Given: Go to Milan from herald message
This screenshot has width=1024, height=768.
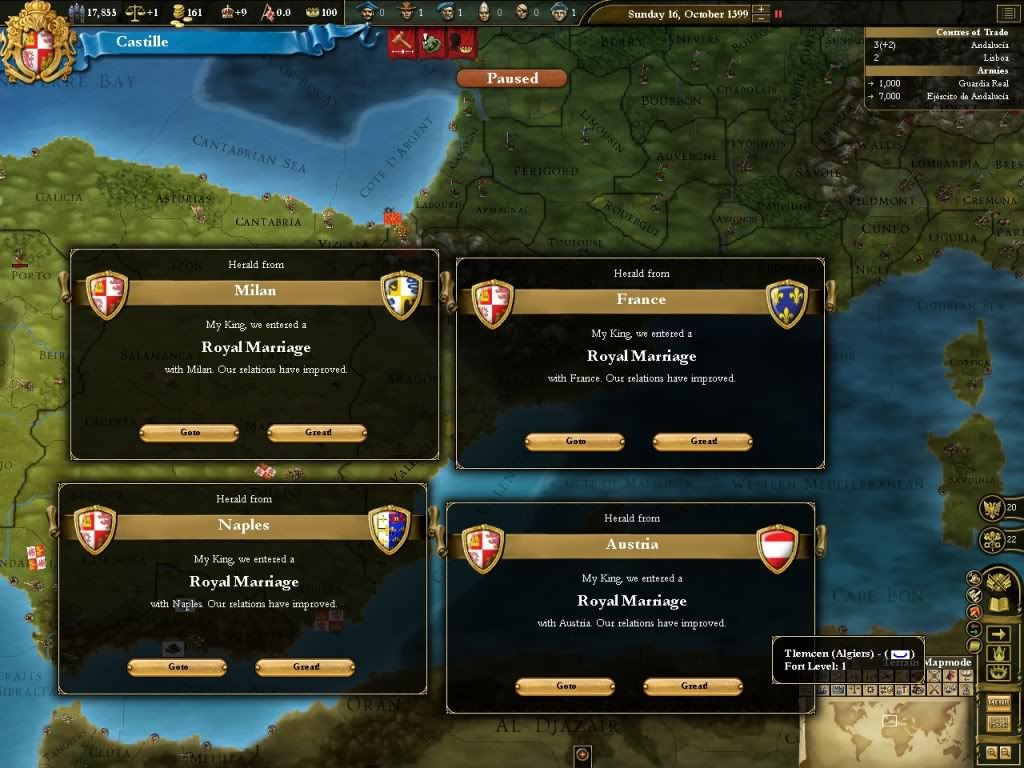Looking at the screenshot, I should pyautogui.click(x=189, y=433).
